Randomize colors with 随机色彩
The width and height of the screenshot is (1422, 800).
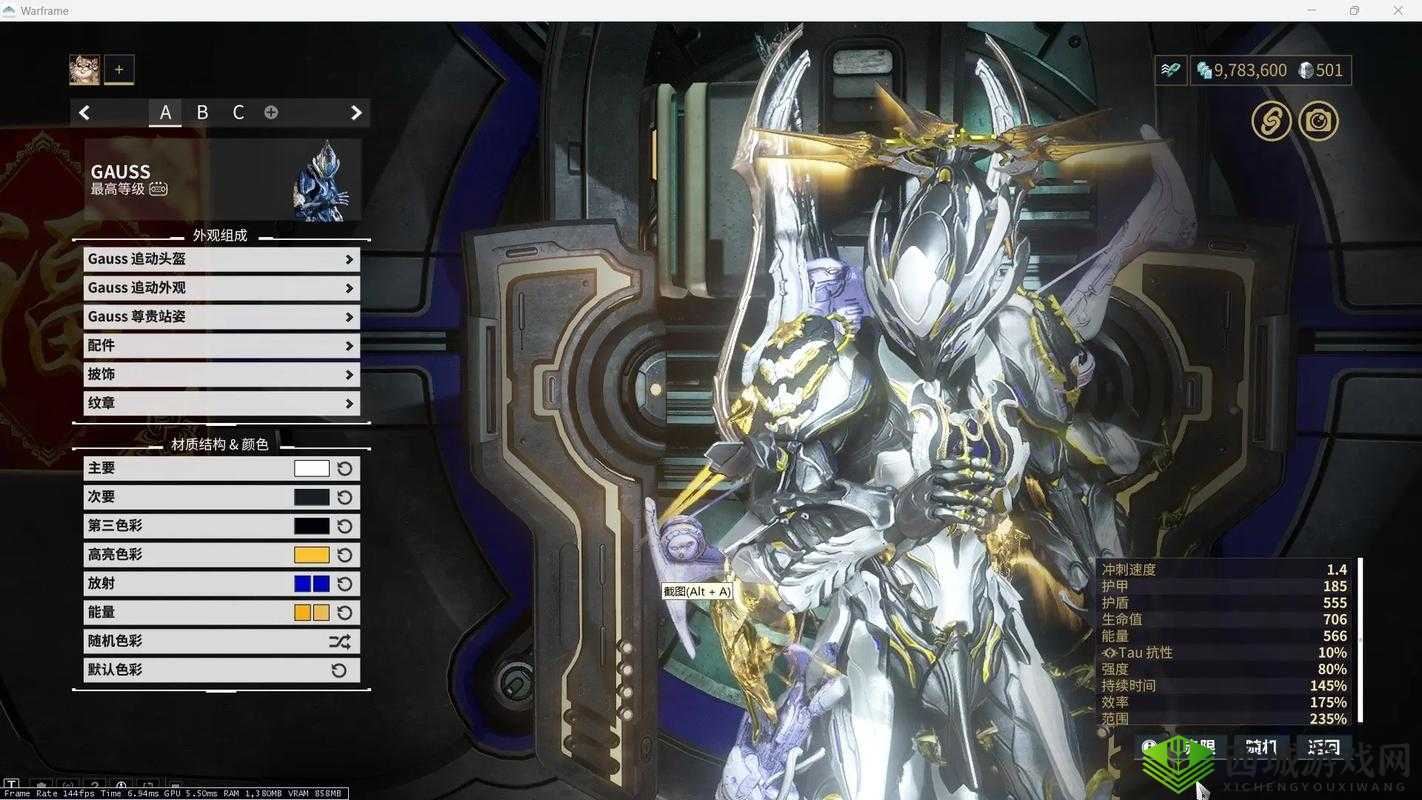339,642
